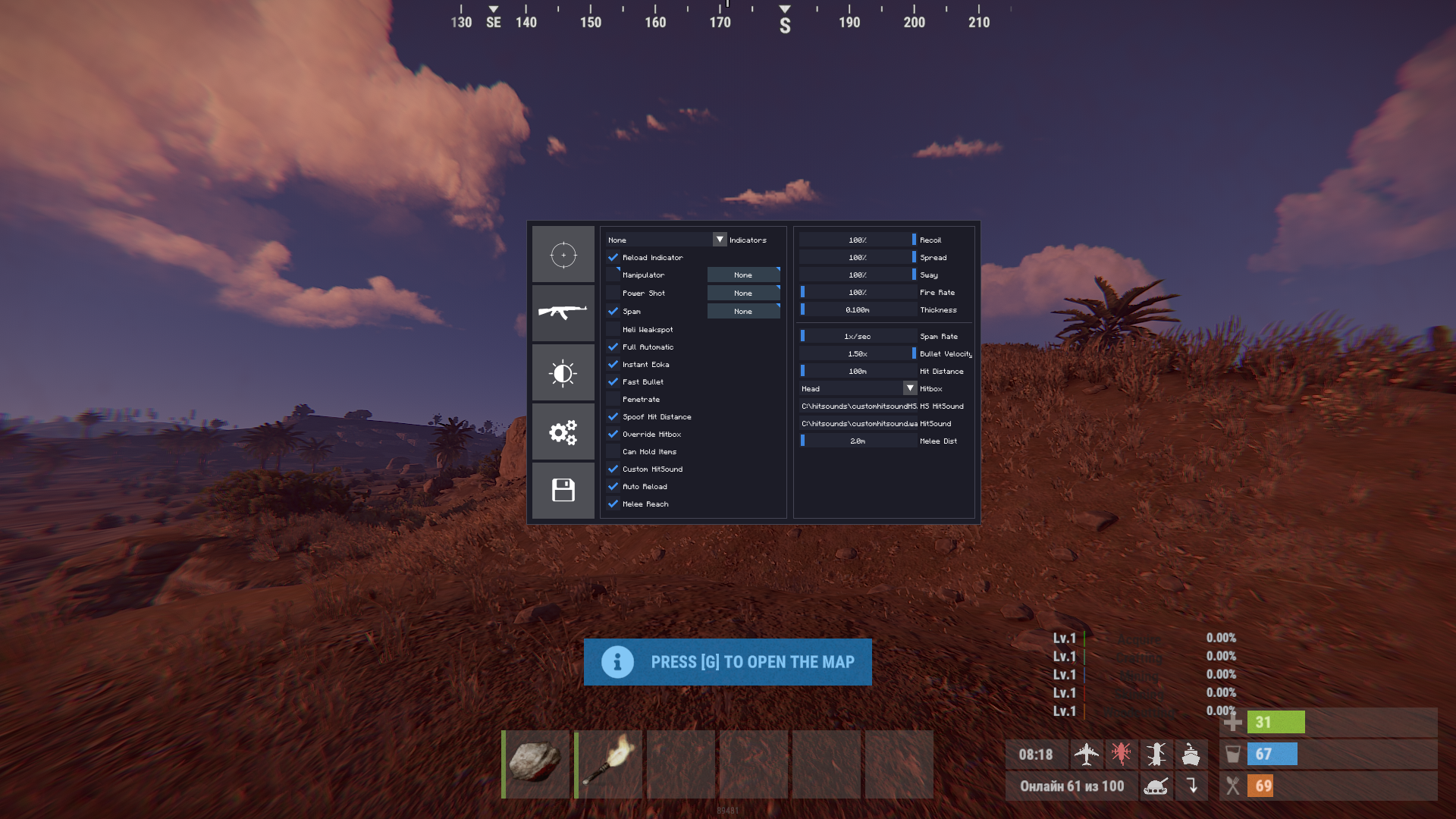Enable the Penetrate checkbox

coord(613,400)
